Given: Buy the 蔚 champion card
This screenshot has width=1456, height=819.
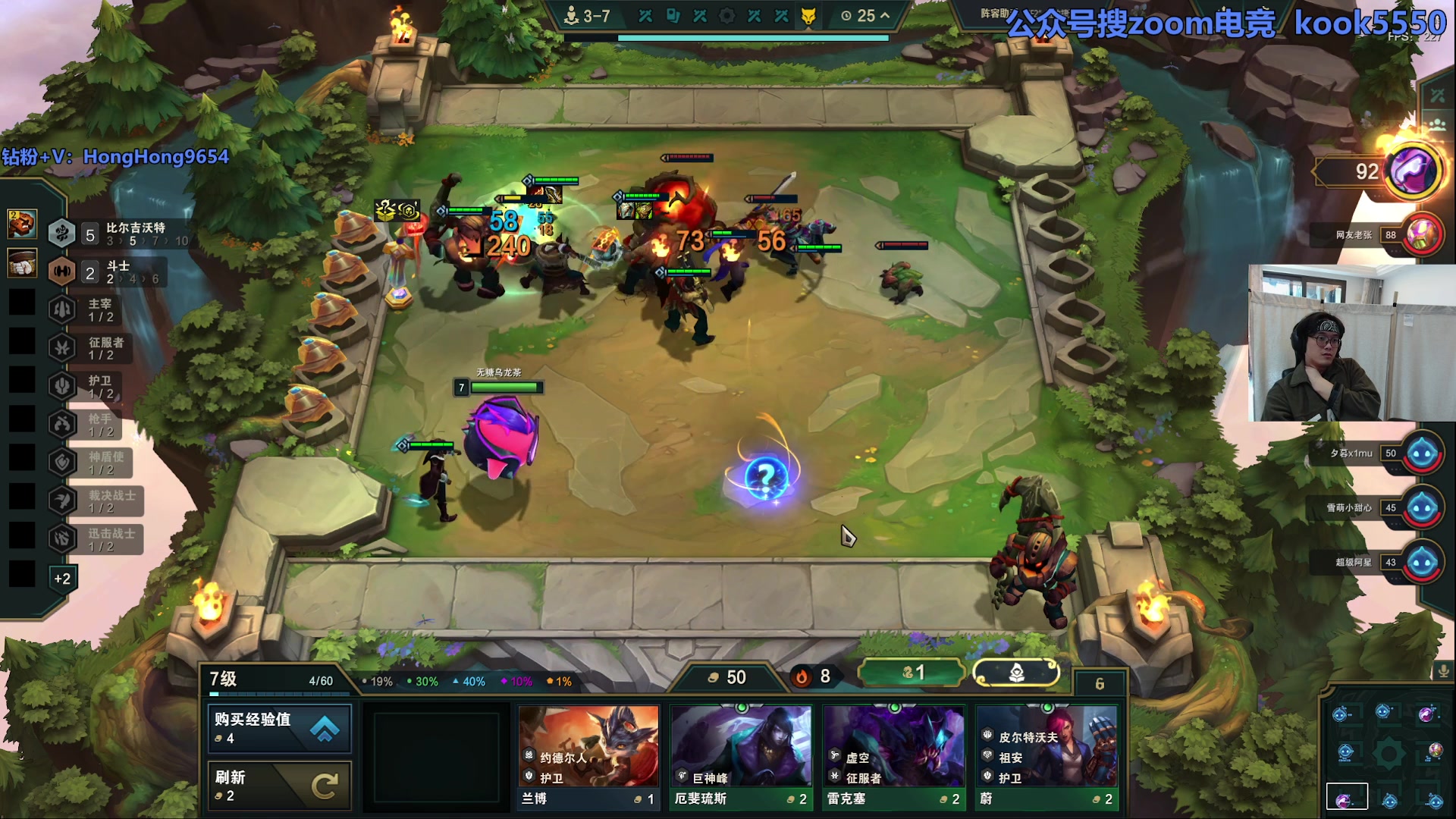Looking at the screenshot, I should 1046,757.
